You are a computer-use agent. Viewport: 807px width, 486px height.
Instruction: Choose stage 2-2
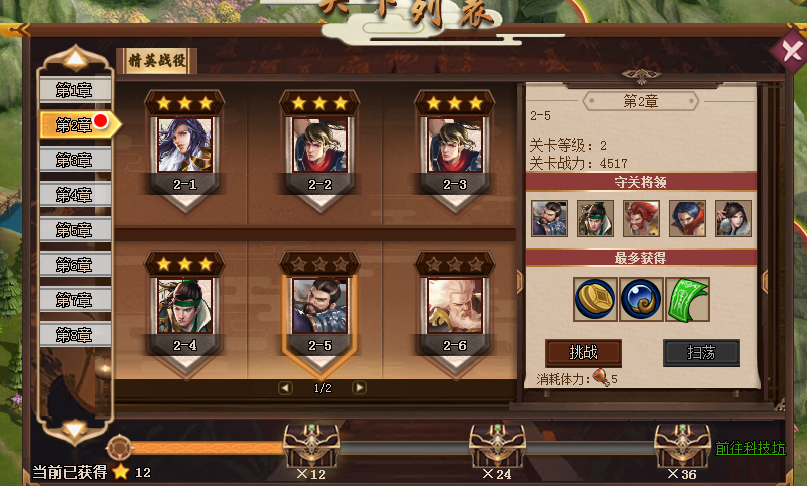pos(320,146)
